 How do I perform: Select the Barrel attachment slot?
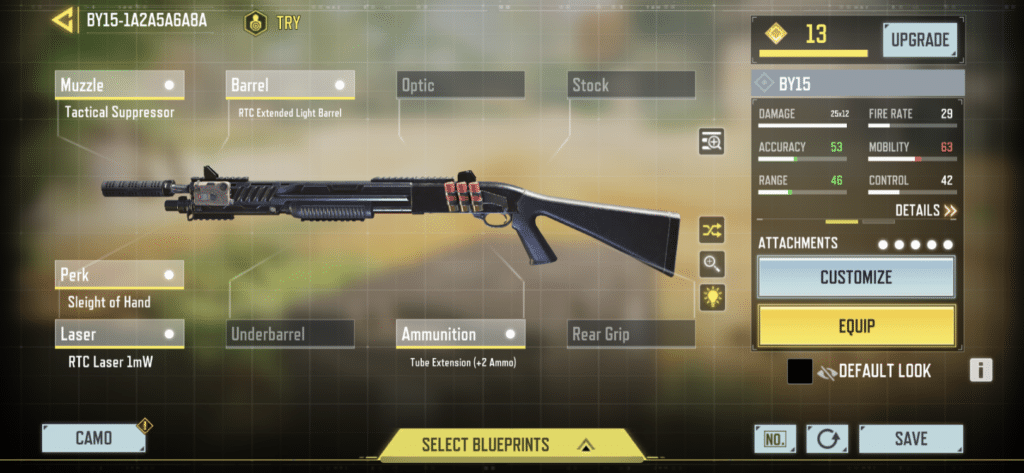(290, 85)
